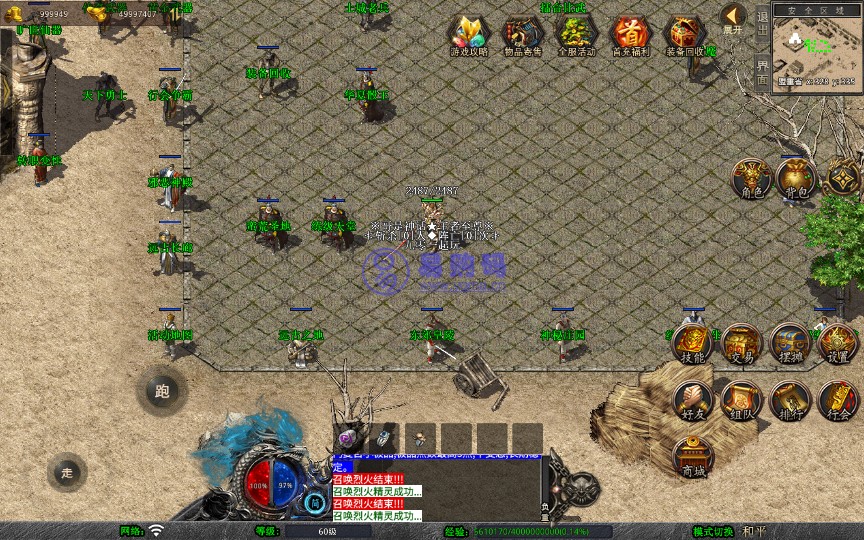Tap the 跑 run button
The width and height of the screenshot is (864, 540).
(161, 391)
